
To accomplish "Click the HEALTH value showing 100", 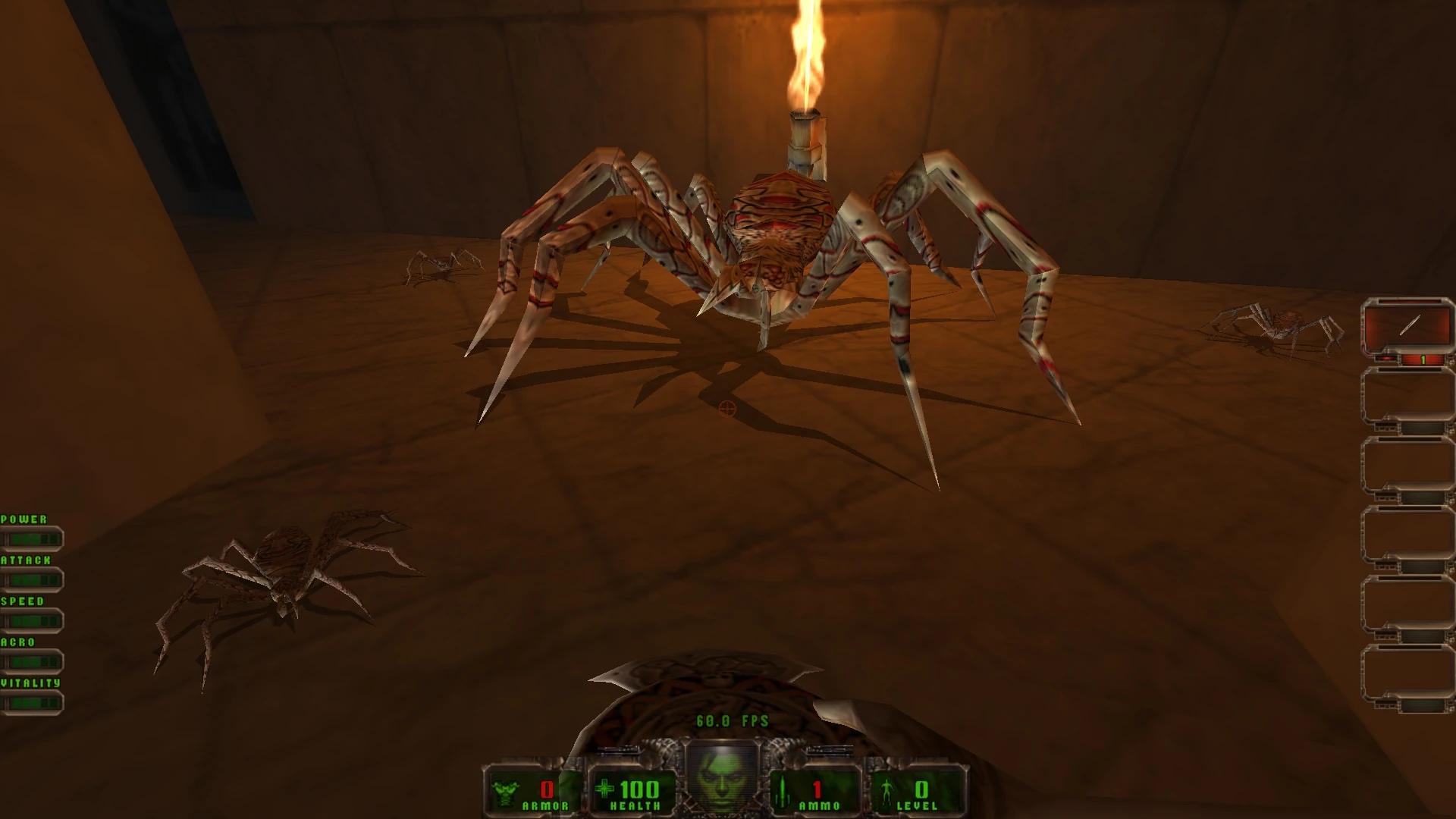I will click(638, 789).
